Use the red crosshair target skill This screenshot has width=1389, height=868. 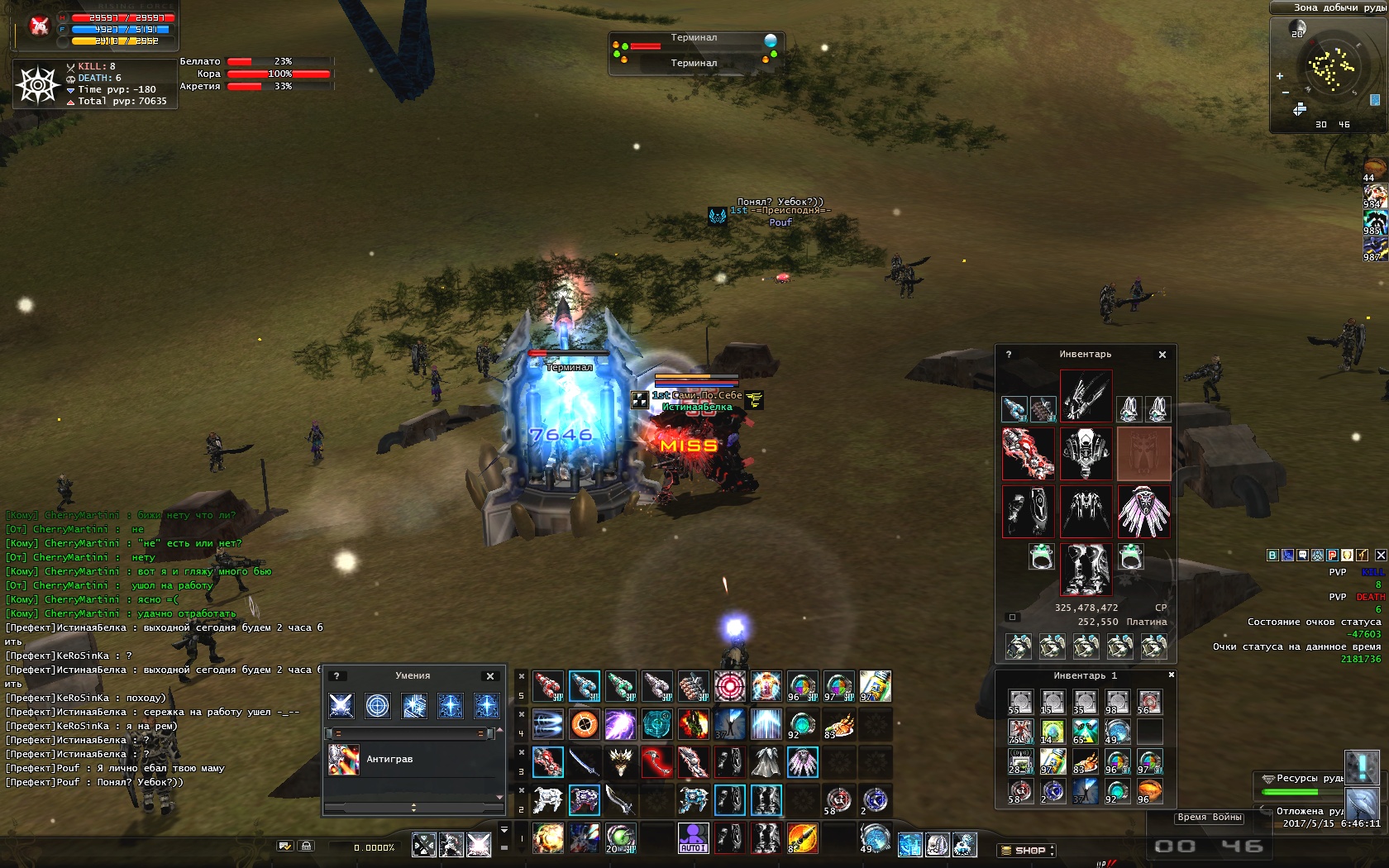[x=730, y=686]
